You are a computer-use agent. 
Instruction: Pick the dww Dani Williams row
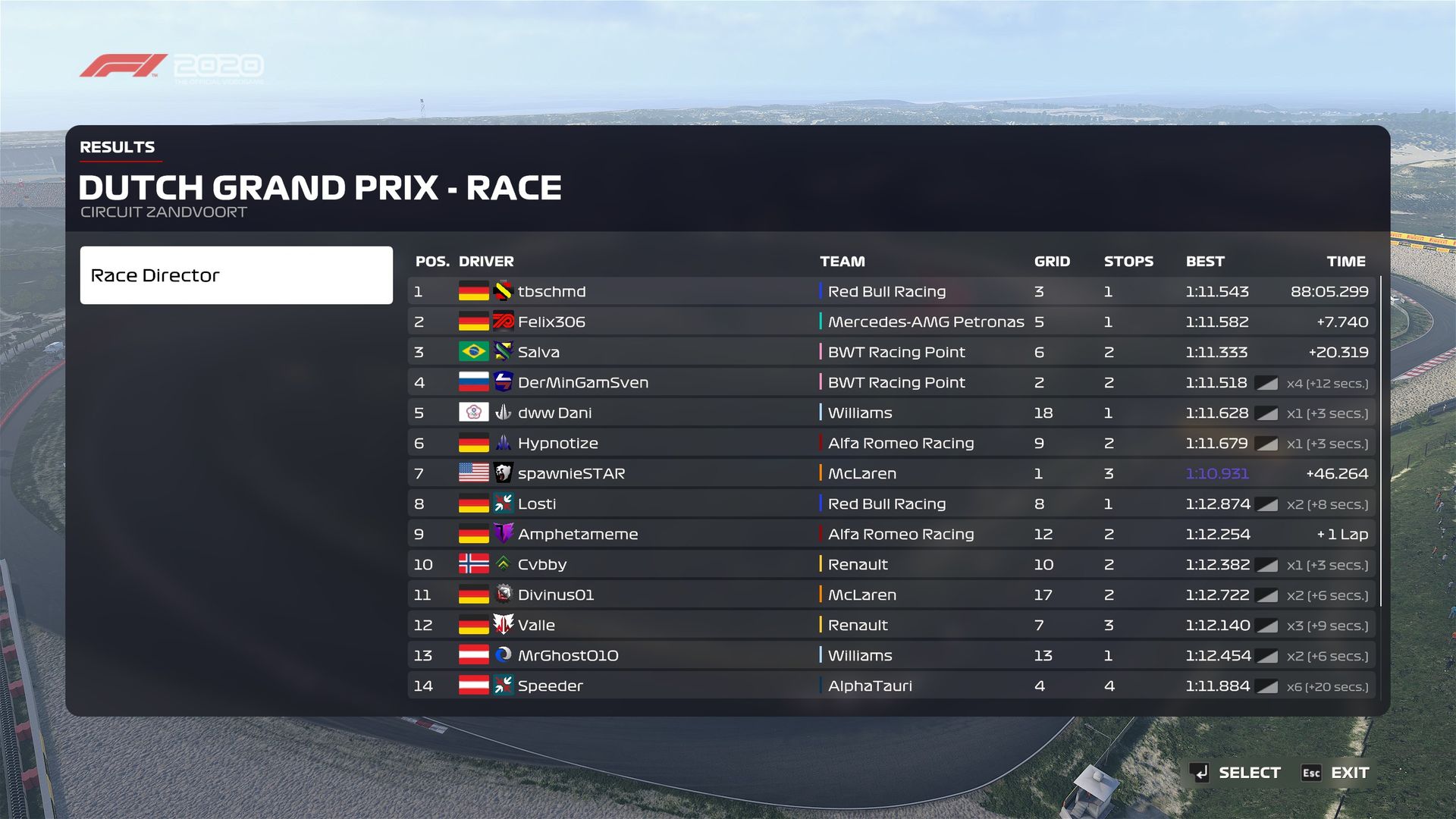891,413
